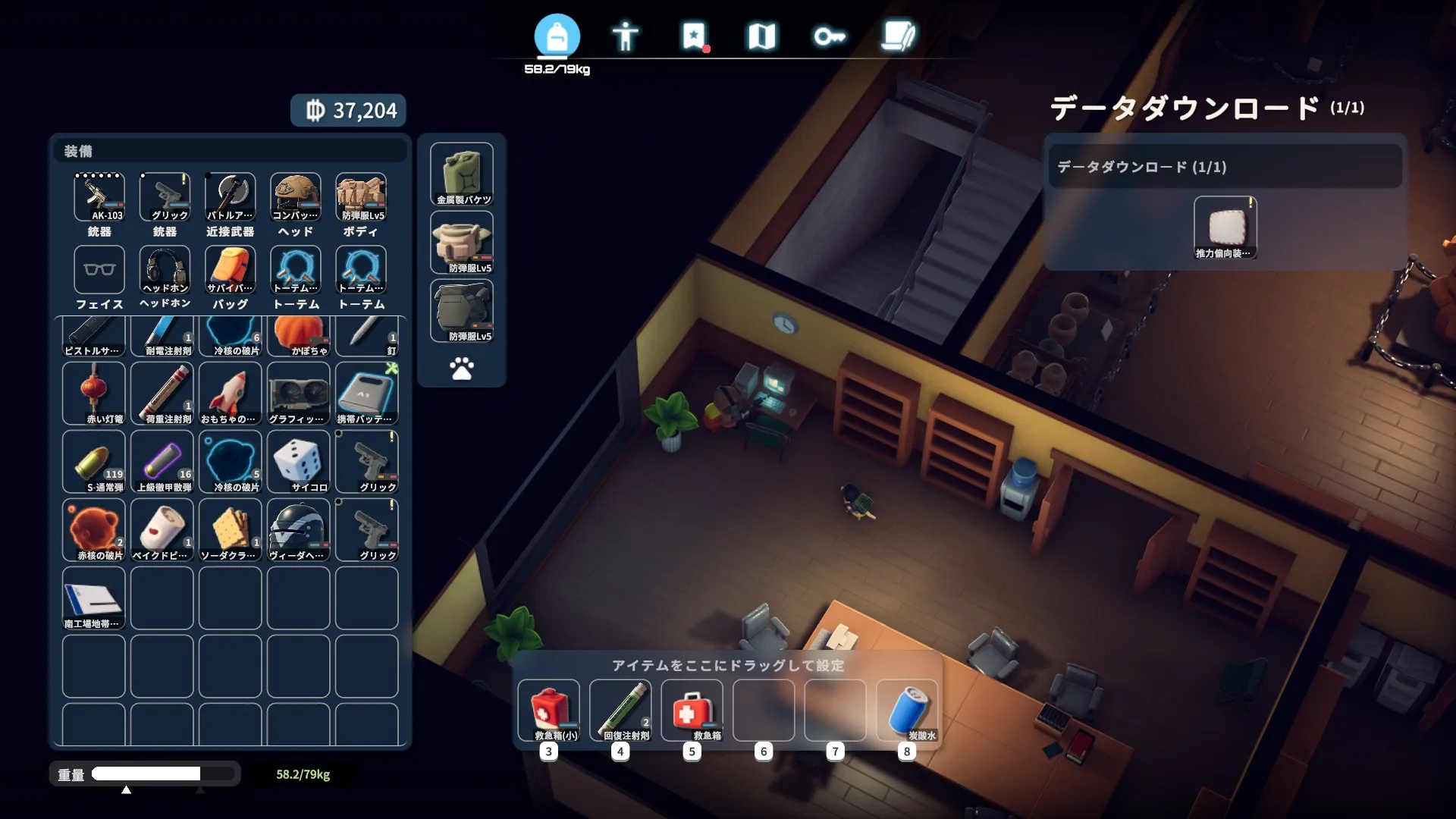Select the graphics card item
Screen dimensions: 1456x819
[299, 393]
